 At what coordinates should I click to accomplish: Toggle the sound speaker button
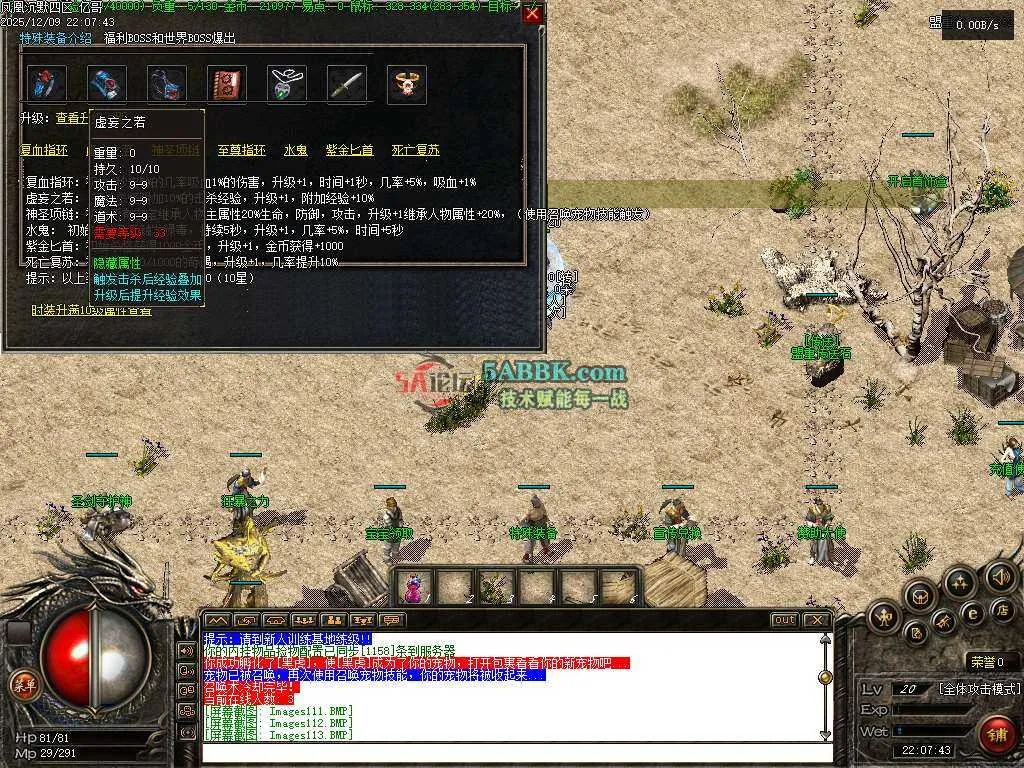click(999, 577)
